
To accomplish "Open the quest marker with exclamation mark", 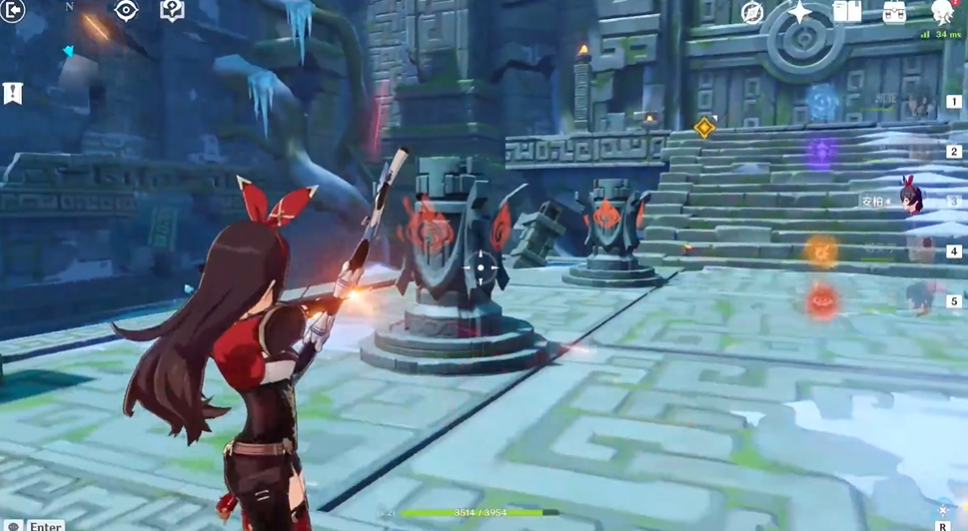I will coord(12,93).
